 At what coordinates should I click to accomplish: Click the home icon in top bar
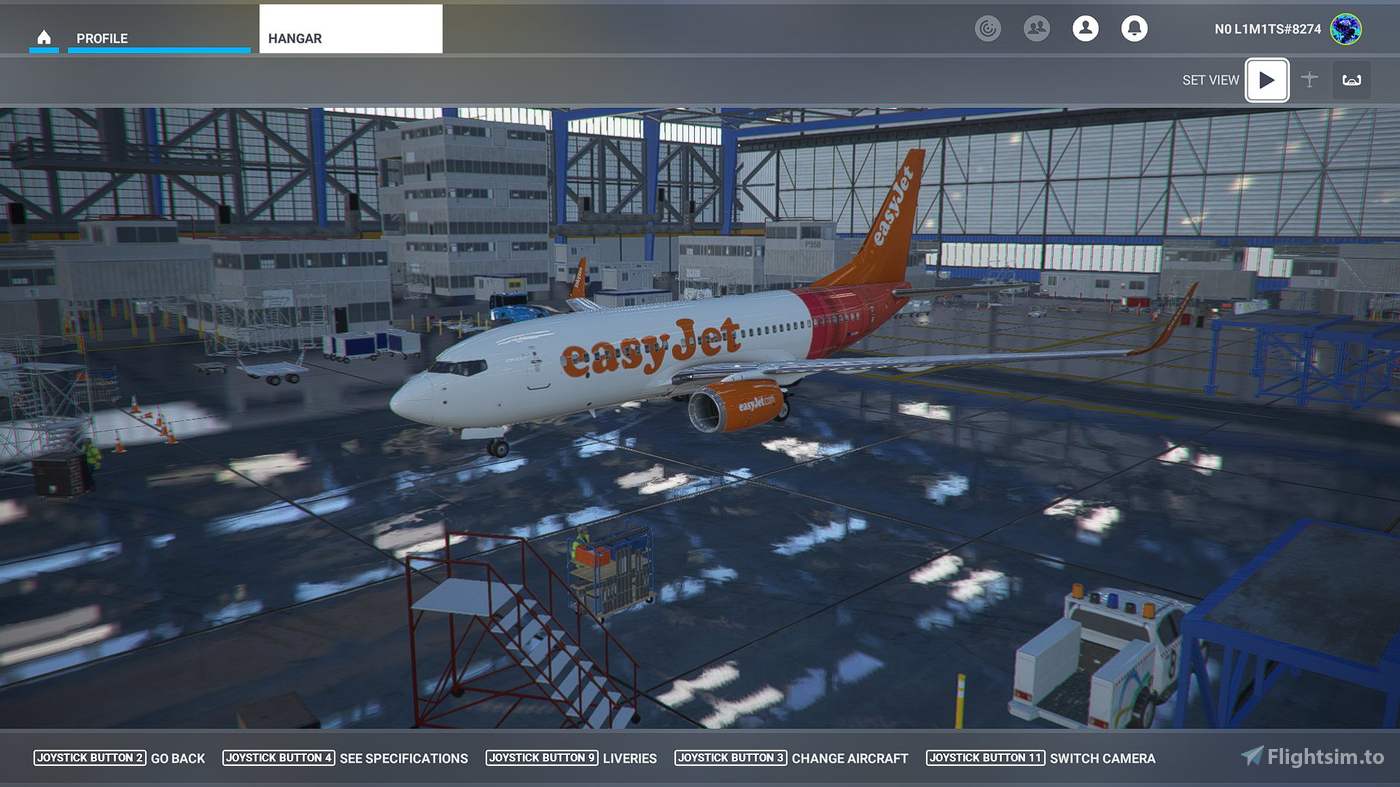pos(44,36)
